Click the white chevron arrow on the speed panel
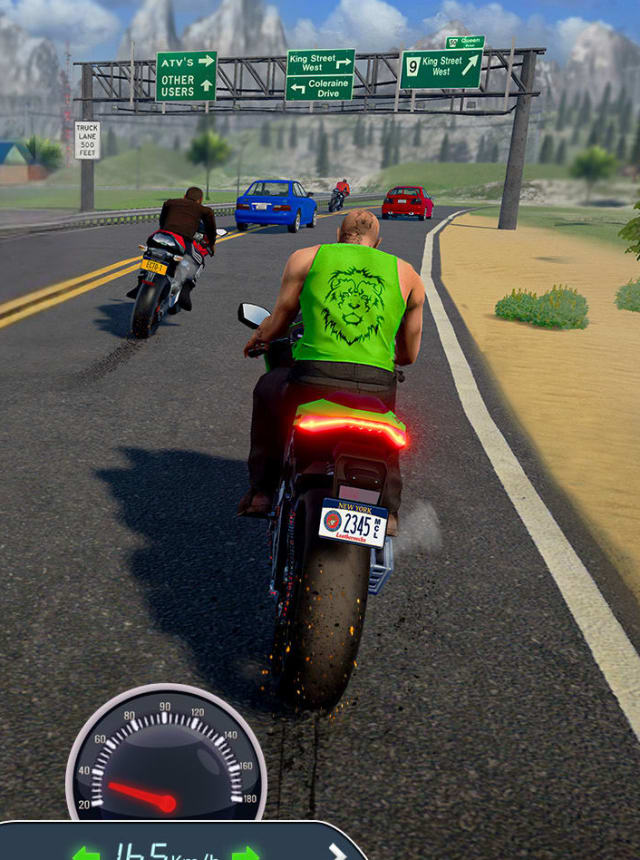Image resolution: width=640 pixels, height=860 pixels. (x=337, y=852)
